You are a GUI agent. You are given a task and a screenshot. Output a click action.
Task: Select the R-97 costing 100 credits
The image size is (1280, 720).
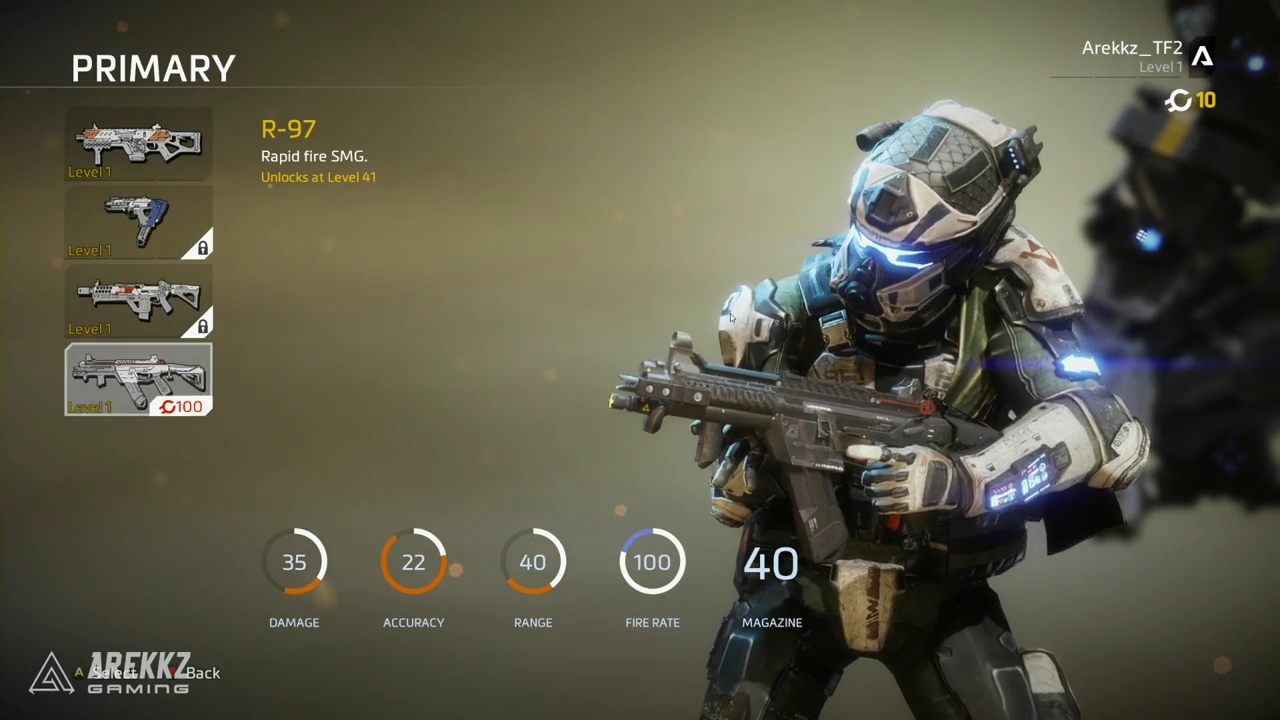[138, 379]
